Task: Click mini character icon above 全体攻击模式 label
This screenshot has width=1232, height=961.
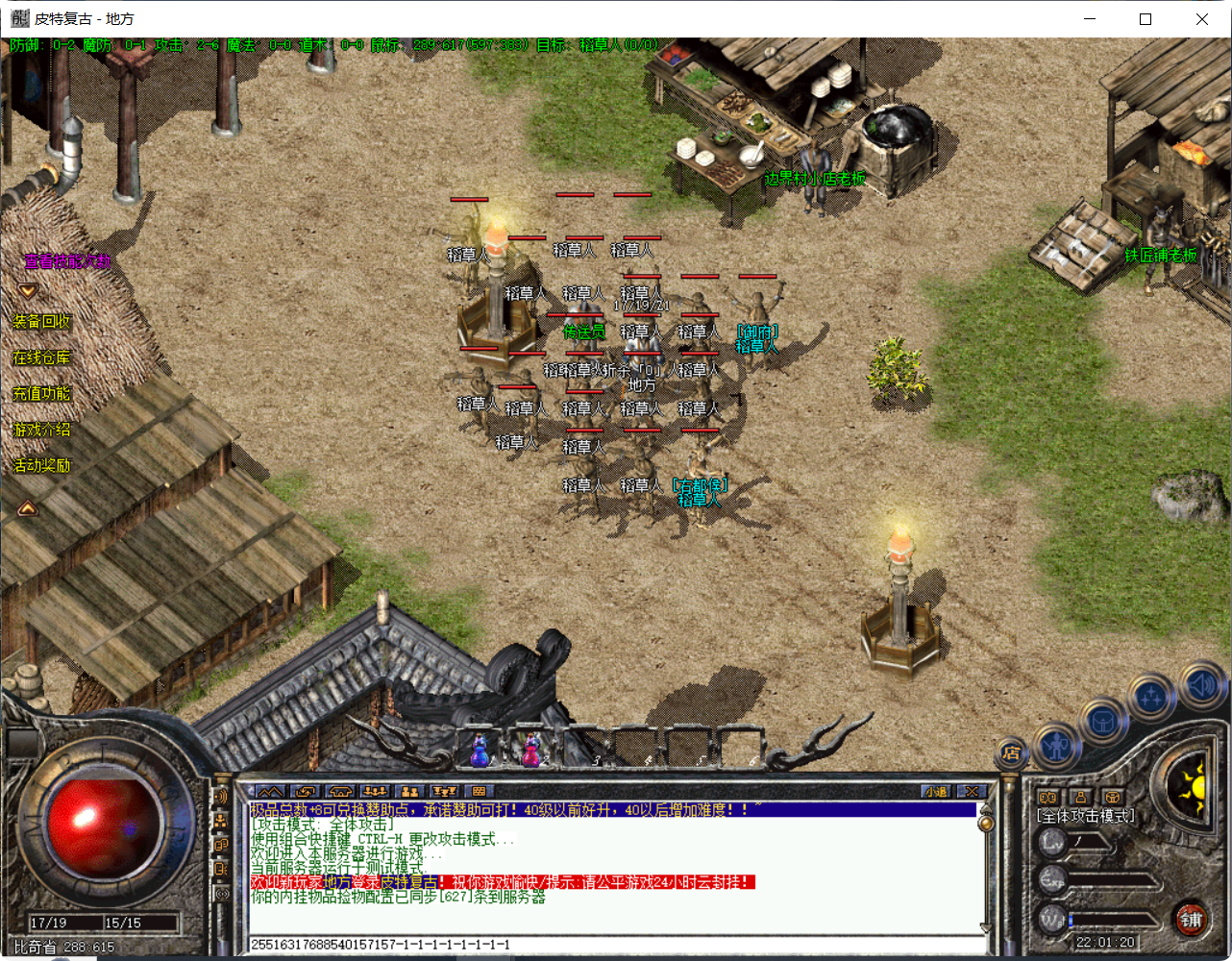Action: [x=1079, y=797]
